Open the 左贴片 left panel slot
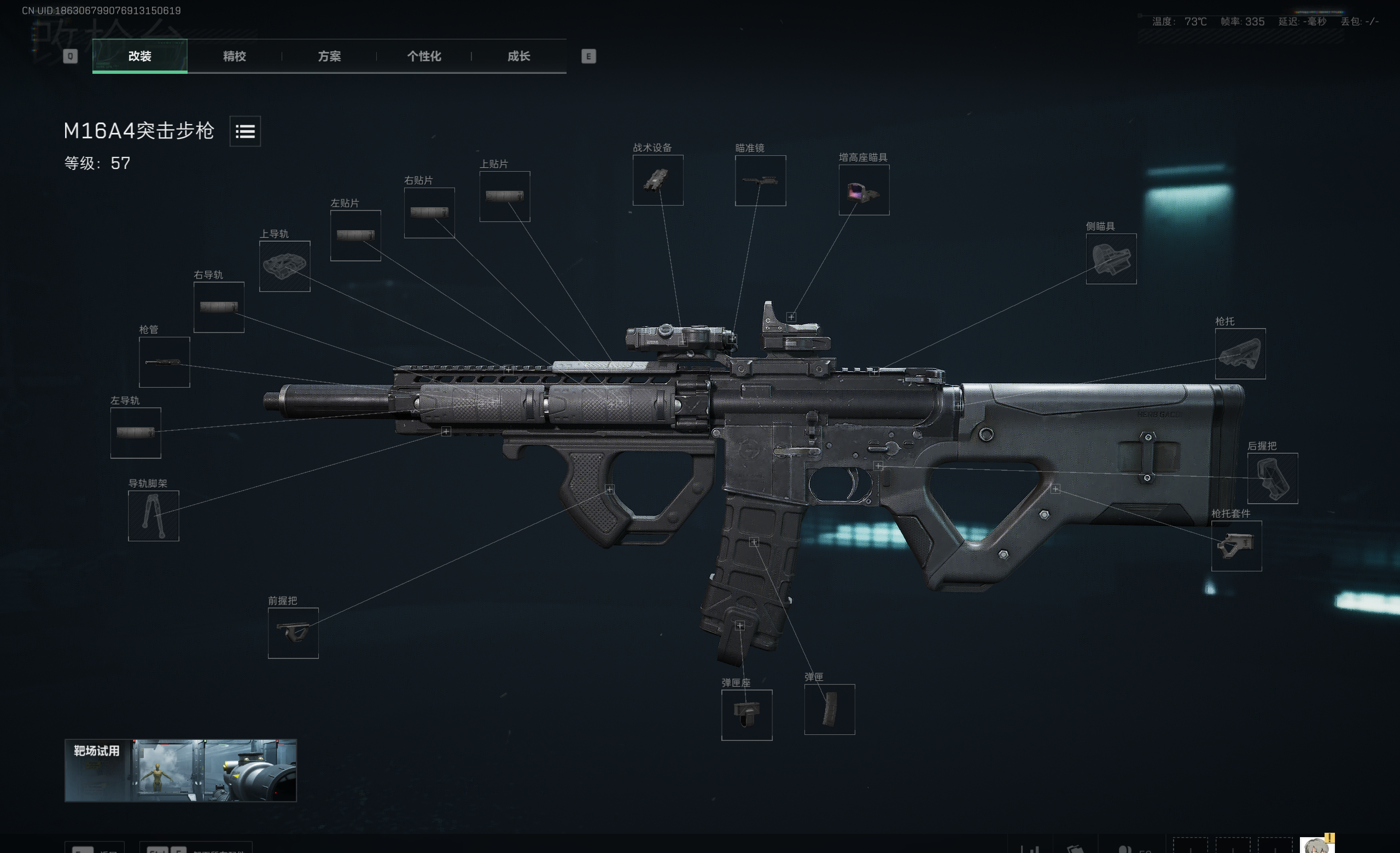The height and width of the screenshot is (853, 1400). point(355,237)
